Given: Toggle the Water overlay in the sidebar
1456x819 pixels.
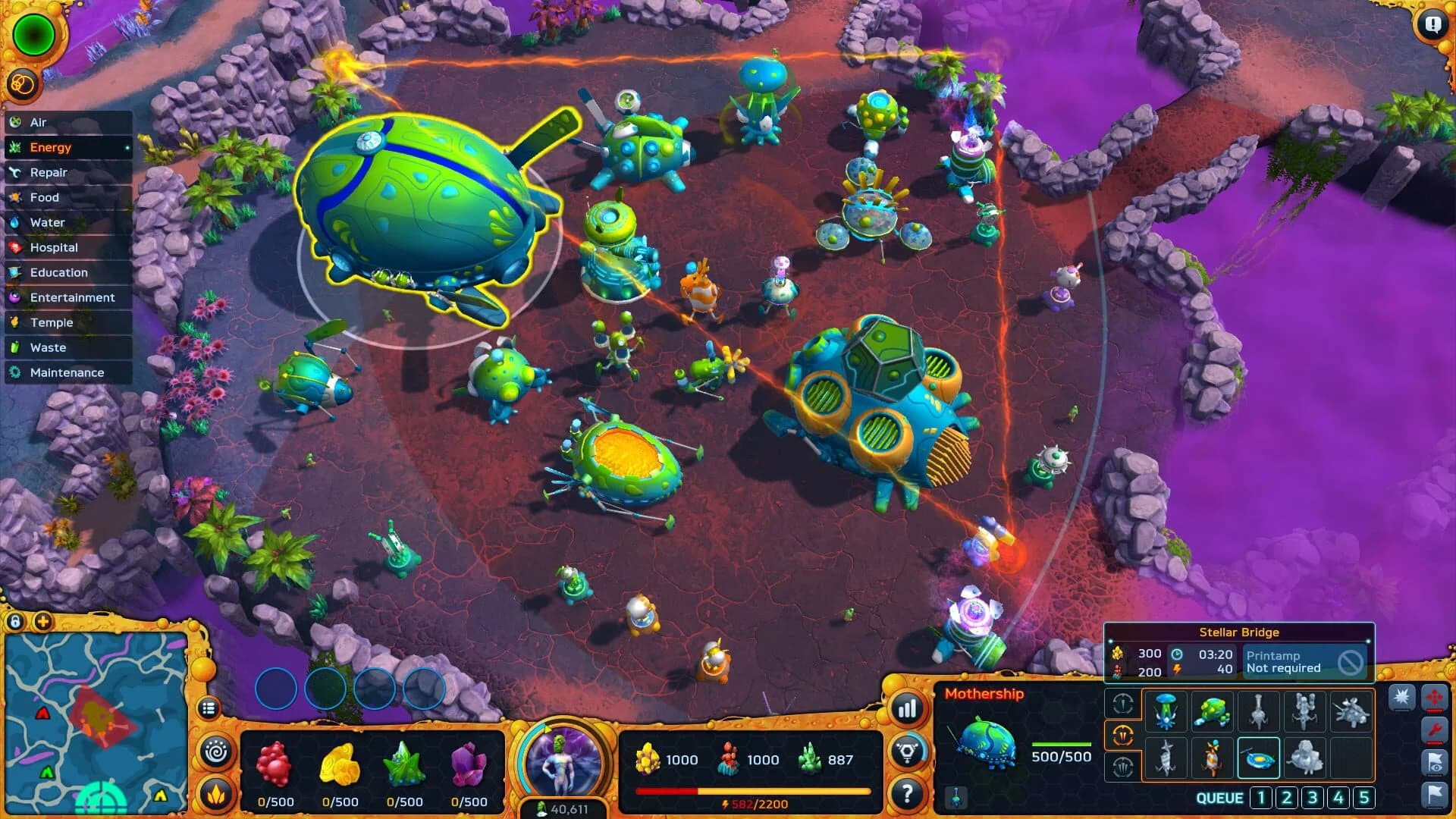Looking at the screenshot, I should [x=48, y=222].
